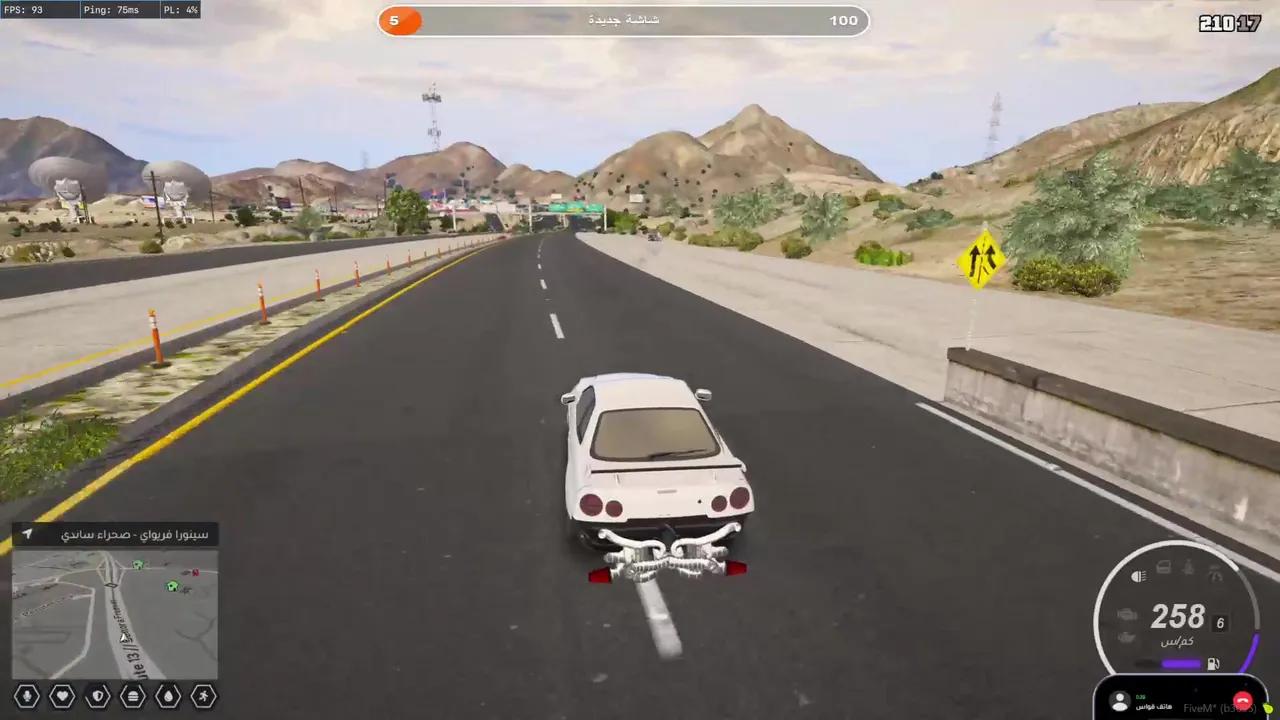The height and width of the screenshot is (720, 1280).
Task: Toggle the microphone status icon
Action: coord(27,695)
